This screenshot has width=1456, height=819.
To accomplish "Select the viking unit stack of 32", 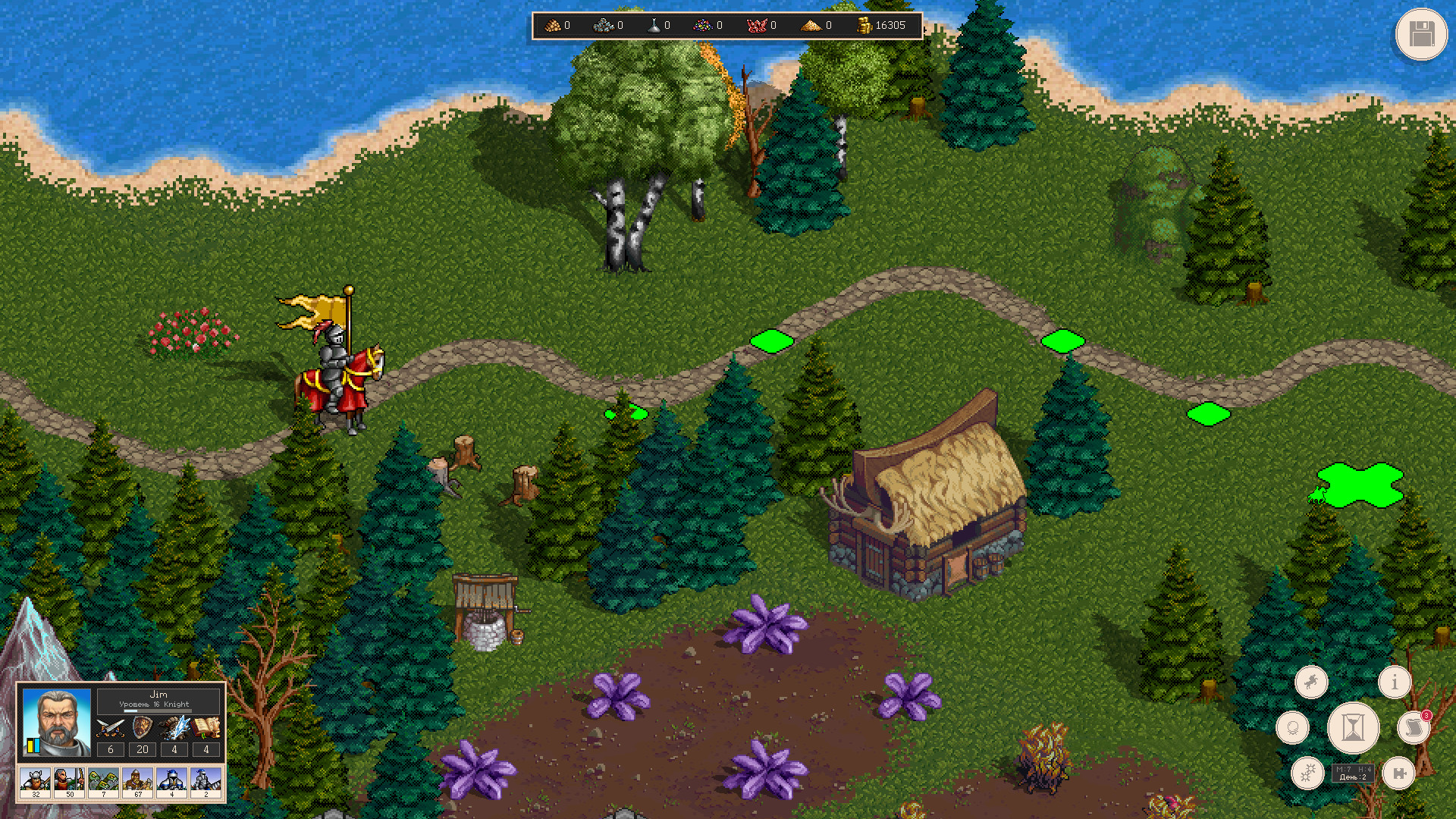I will pyautogui.click(x=35, y=781).
